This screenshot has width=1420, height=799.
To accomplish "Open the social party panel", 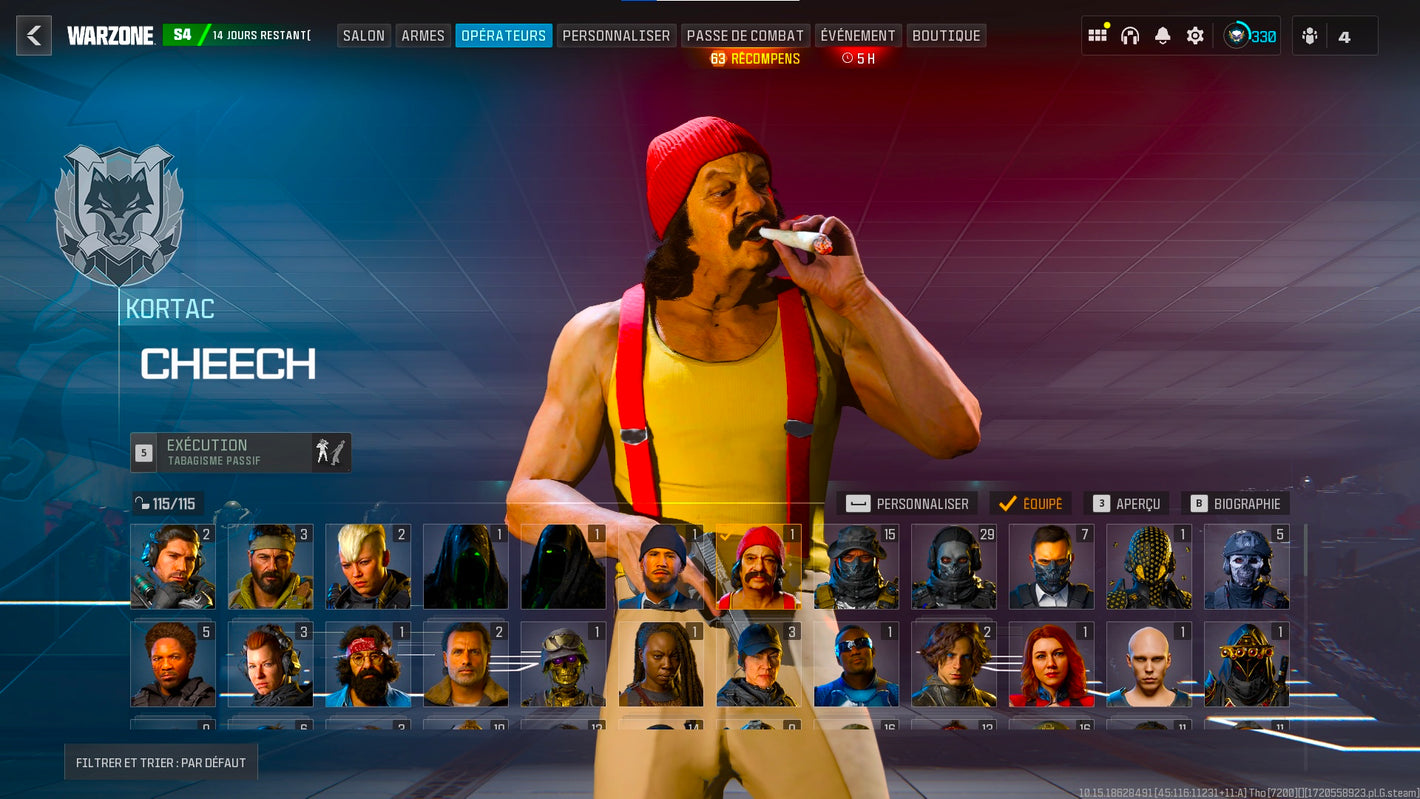I will [1334, 36].
